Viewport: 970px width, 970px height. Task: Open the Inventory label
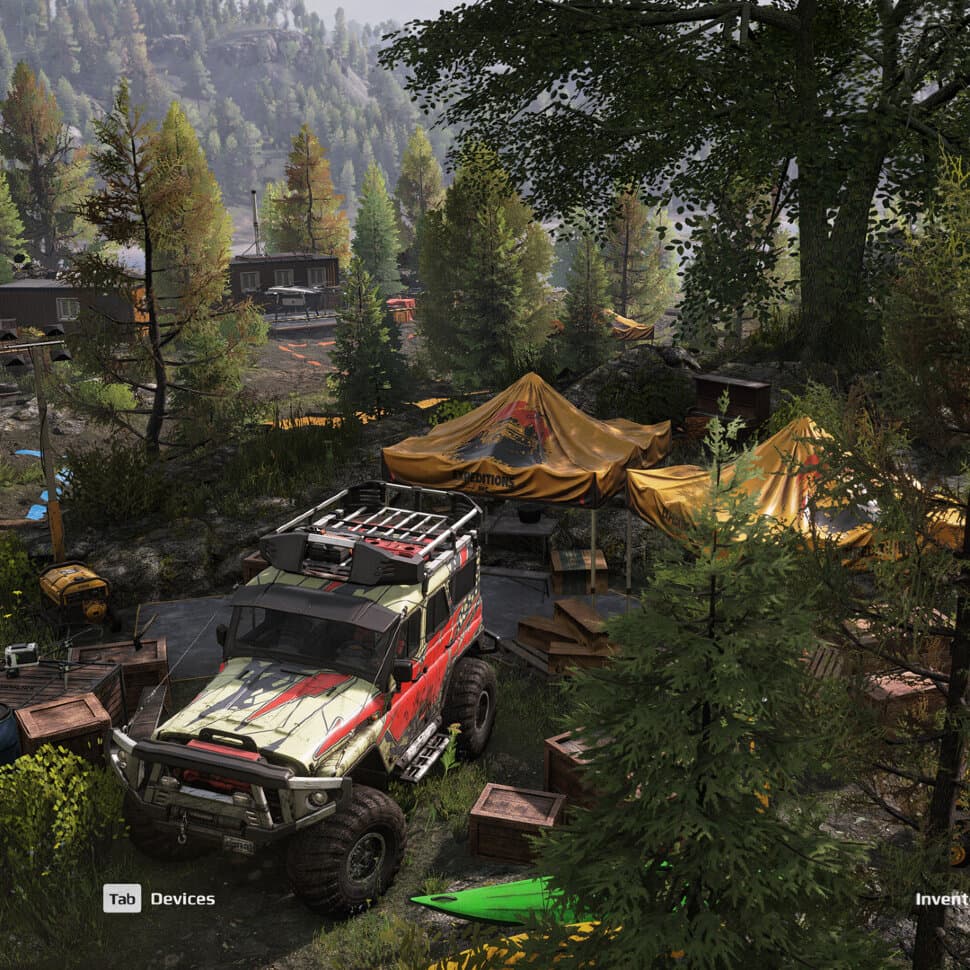tap(942, 899)
